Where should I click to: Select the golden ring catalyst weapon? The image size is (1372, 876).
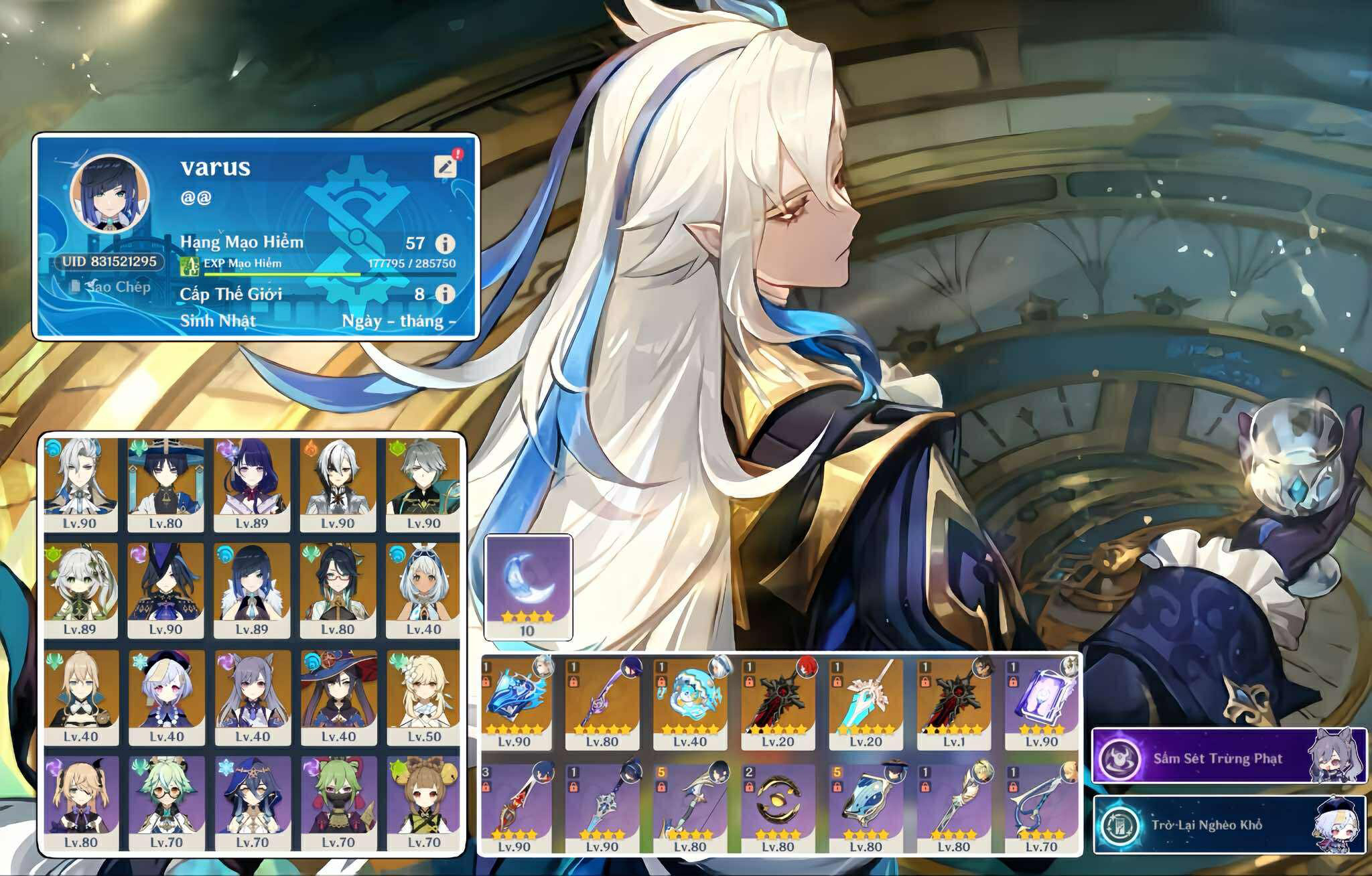point(777,807)
